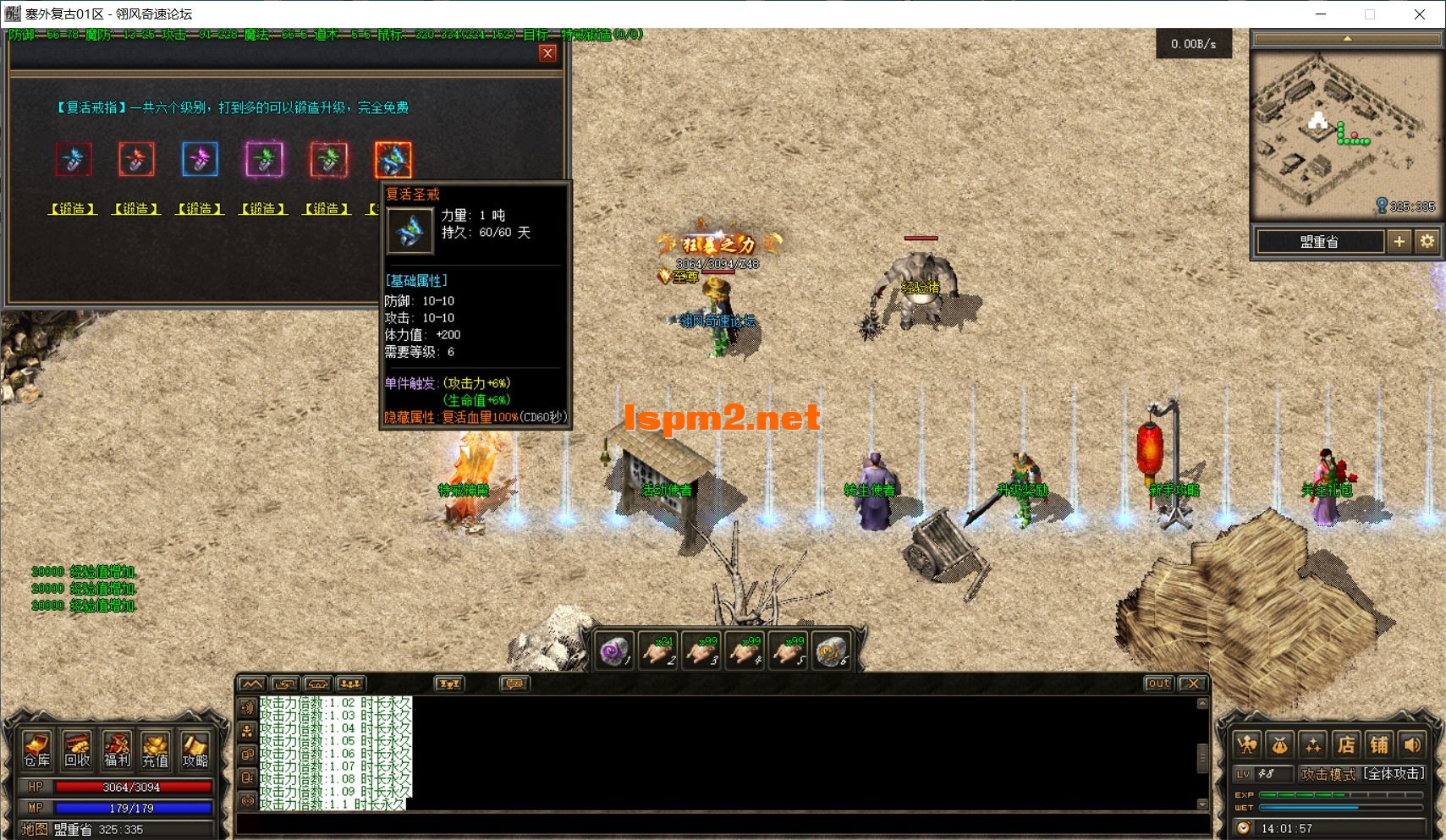Click the gear settings button below minimap

pos(1427,242)
